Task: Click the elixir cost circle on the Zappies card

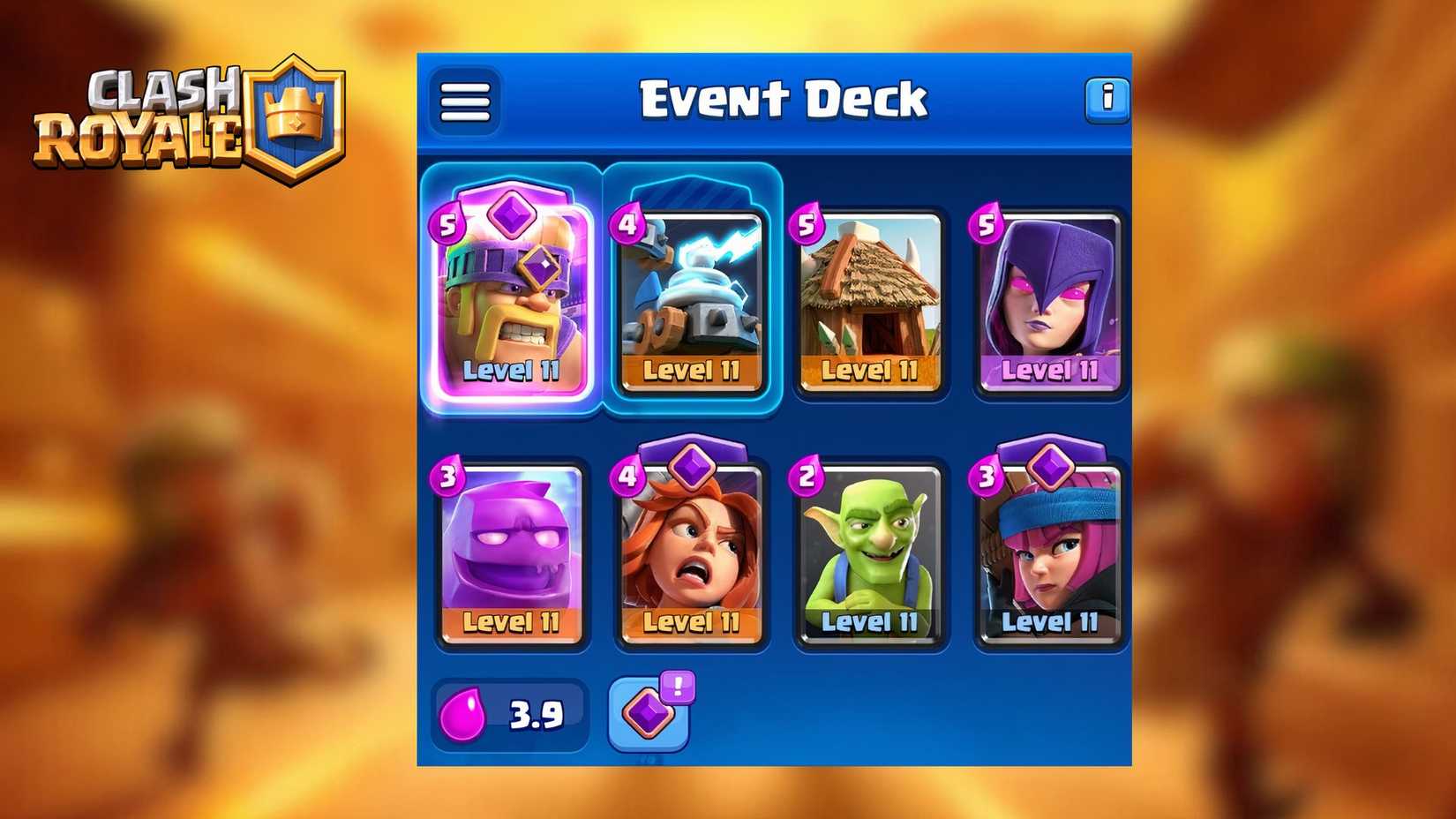Action: pyautogui.click(x=628, y=223)
